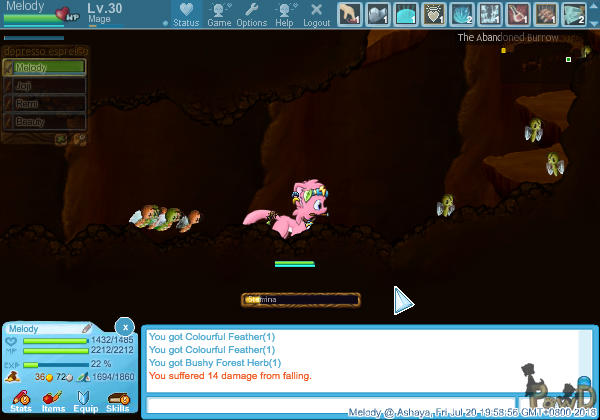Image resolution: width=600 pixels, height=420 pixels.
Task: Activate the heart necklace skill icon
Action: click(x=436, y=14)
